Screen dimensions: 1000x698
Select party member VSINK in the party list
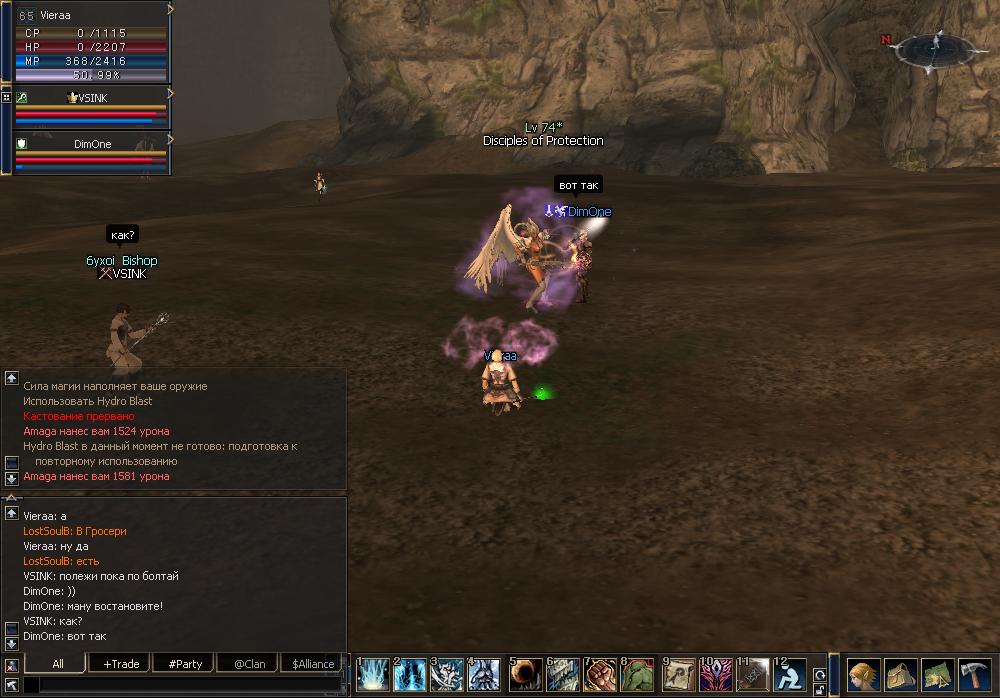(x=90, y=98)
